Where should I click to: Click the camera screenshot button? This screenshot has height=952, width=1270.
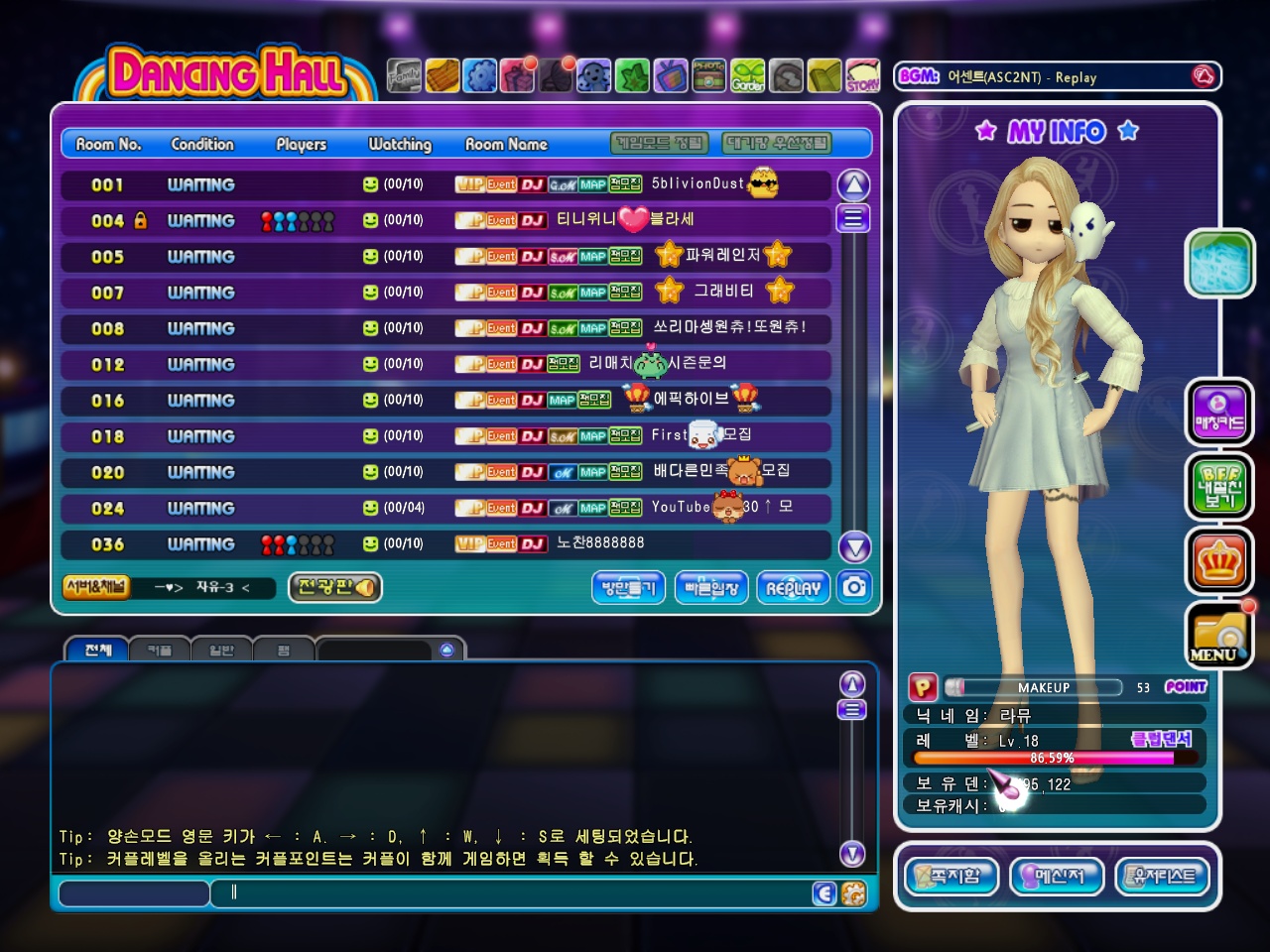(x=853, y=587)
